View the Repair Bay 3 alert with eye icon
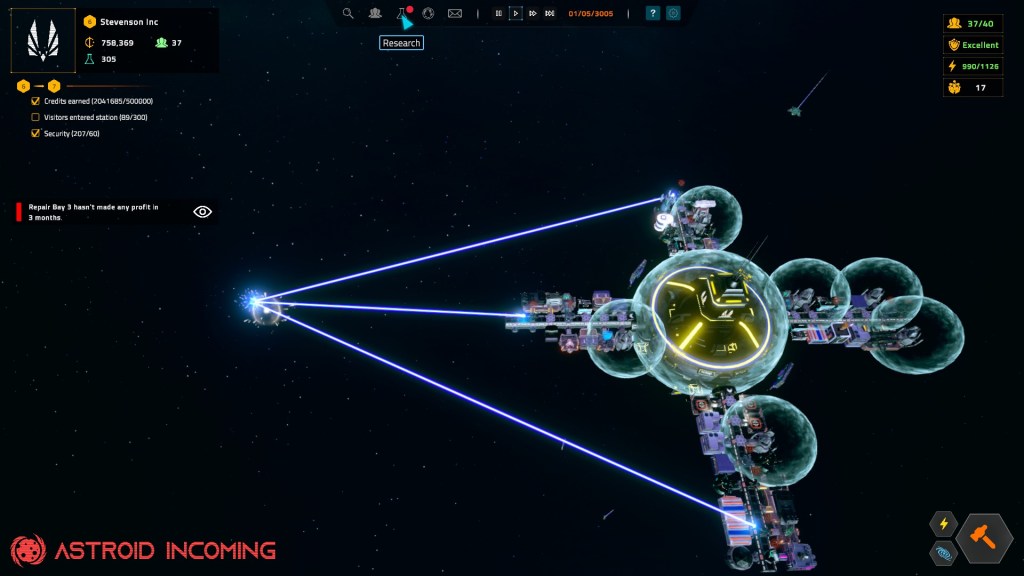This screenshot has width=1024, height=576. [203, 211]
